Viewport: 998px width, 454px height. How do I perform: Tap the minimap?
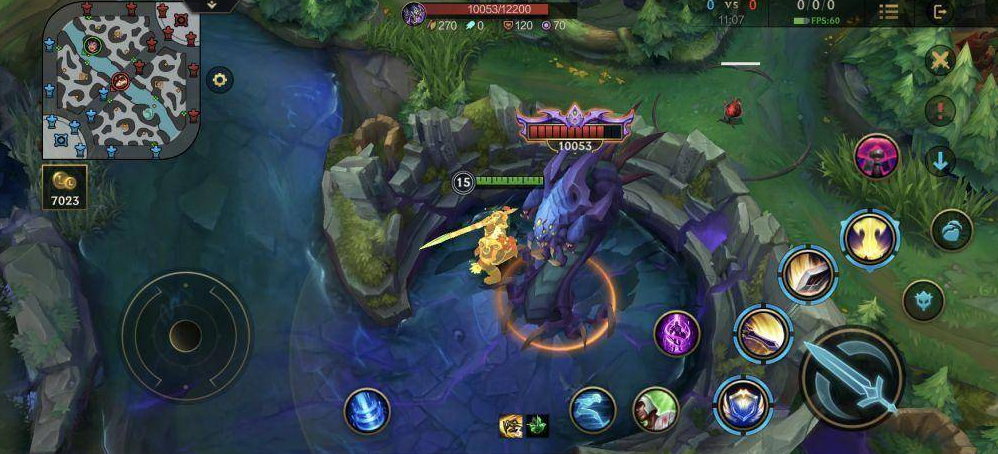point(122,79)
